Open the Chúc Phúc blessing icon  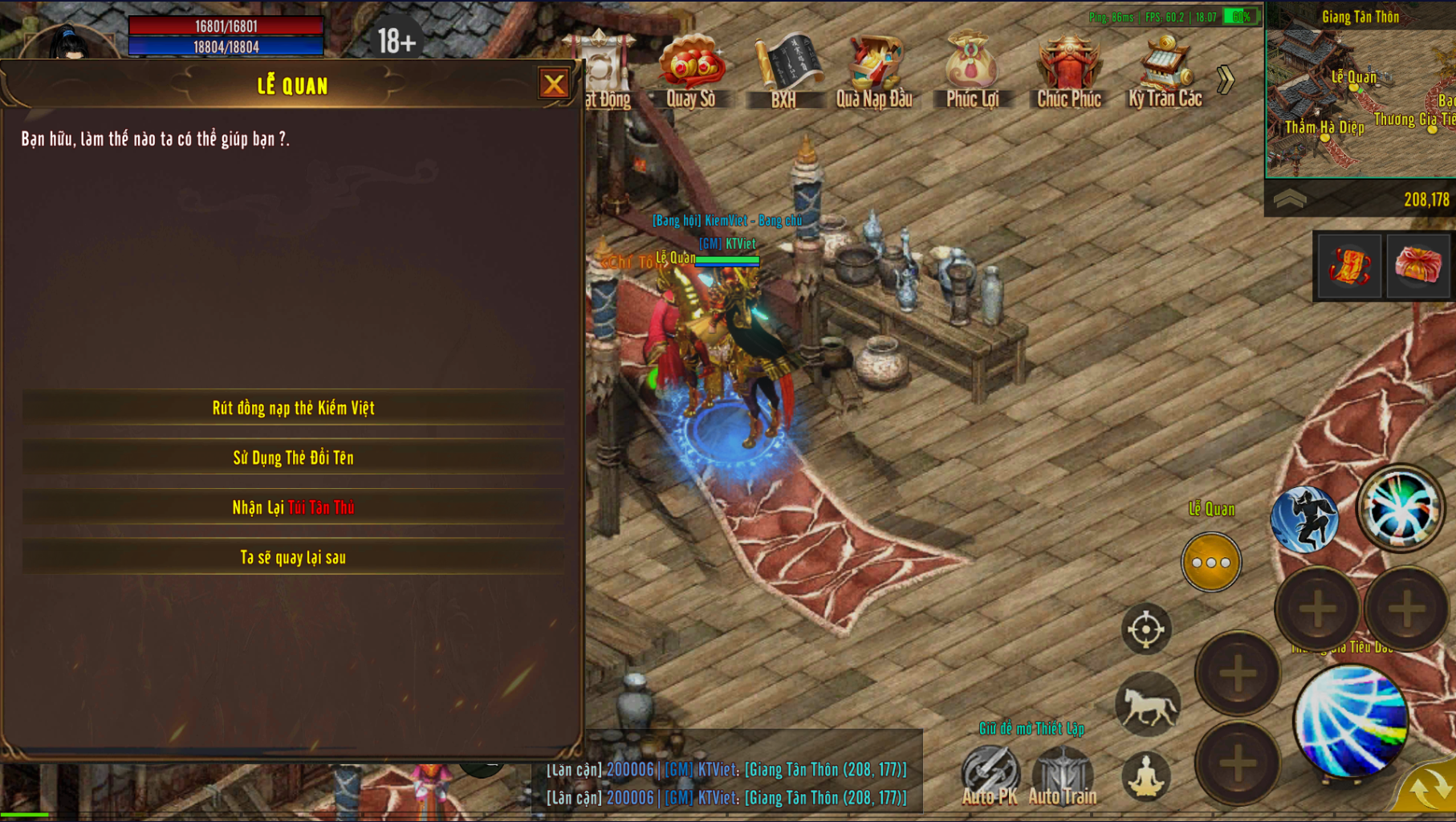point(1068,68)
